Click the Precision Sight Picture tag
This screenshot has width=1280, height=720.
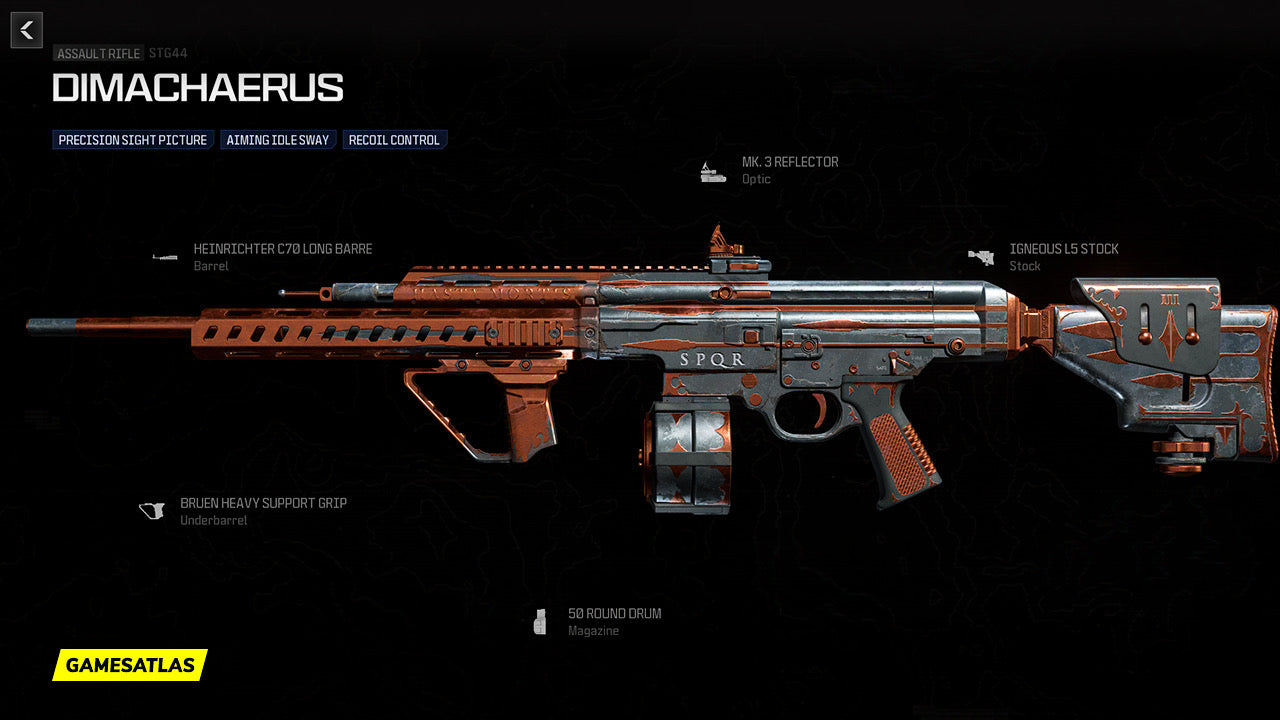133,140
